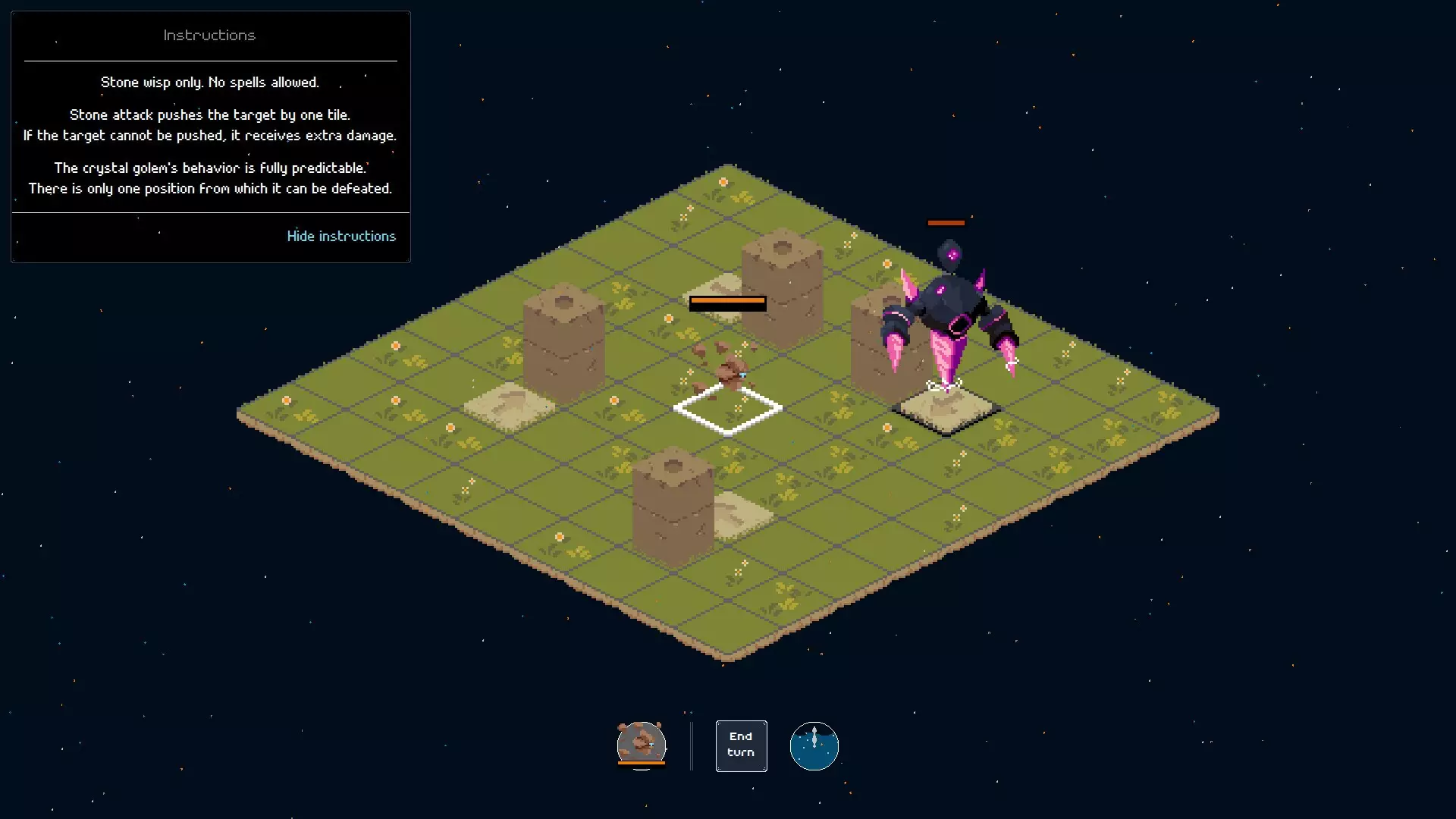Select the stone wisp portrait

pyautogui.click(x=641, y=744)
